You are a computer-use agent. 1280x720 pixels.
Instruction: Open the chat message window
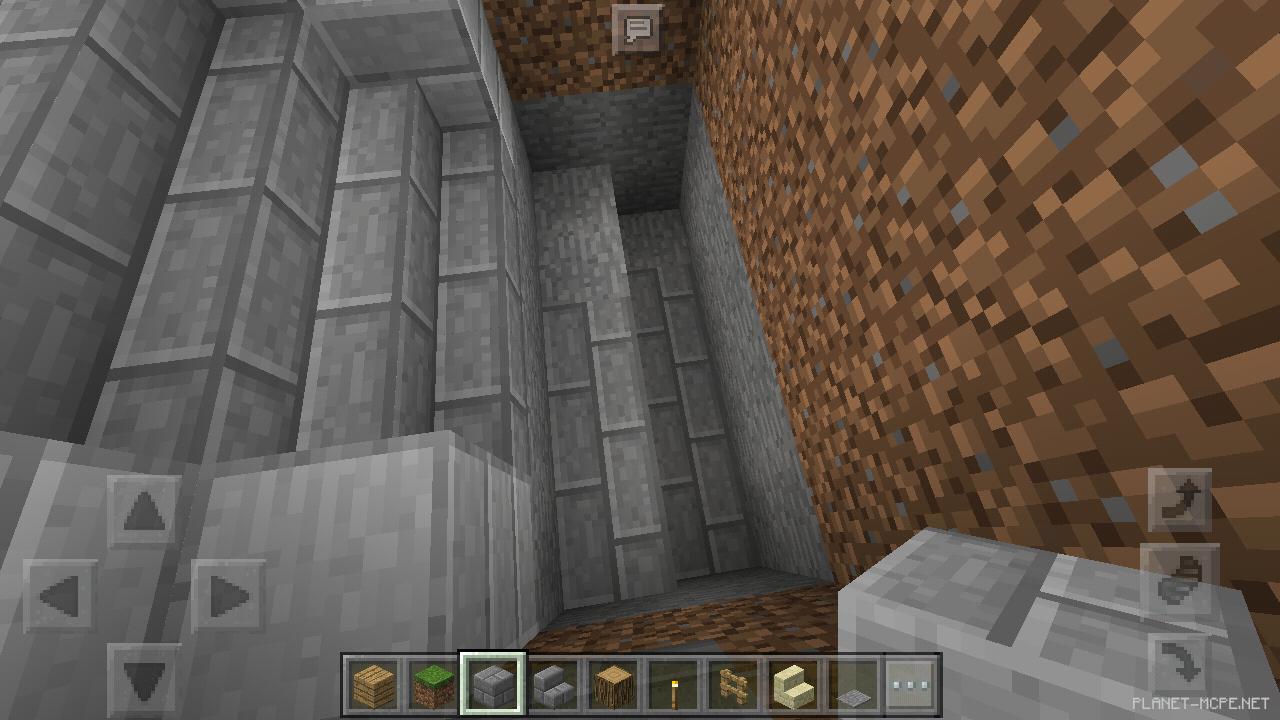coord(637,27)
